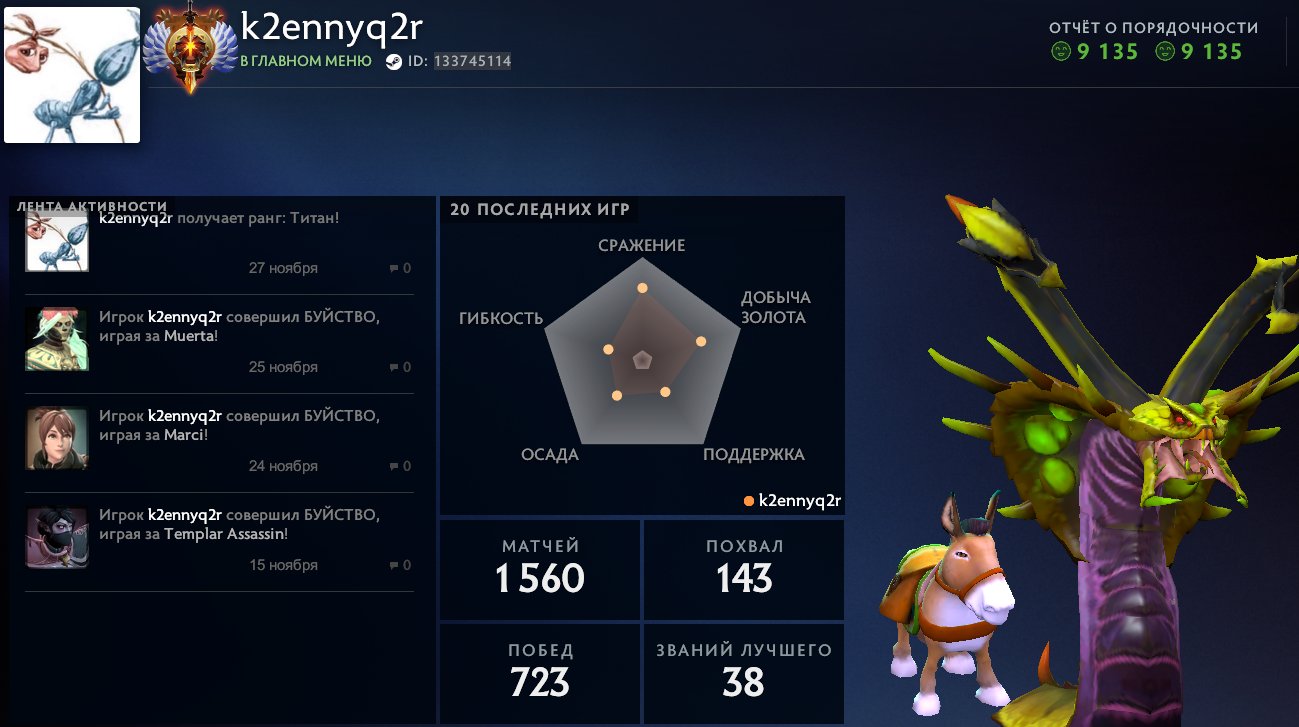Open the МАТЧЕЙ 1560 stat tile

point(539,569)
